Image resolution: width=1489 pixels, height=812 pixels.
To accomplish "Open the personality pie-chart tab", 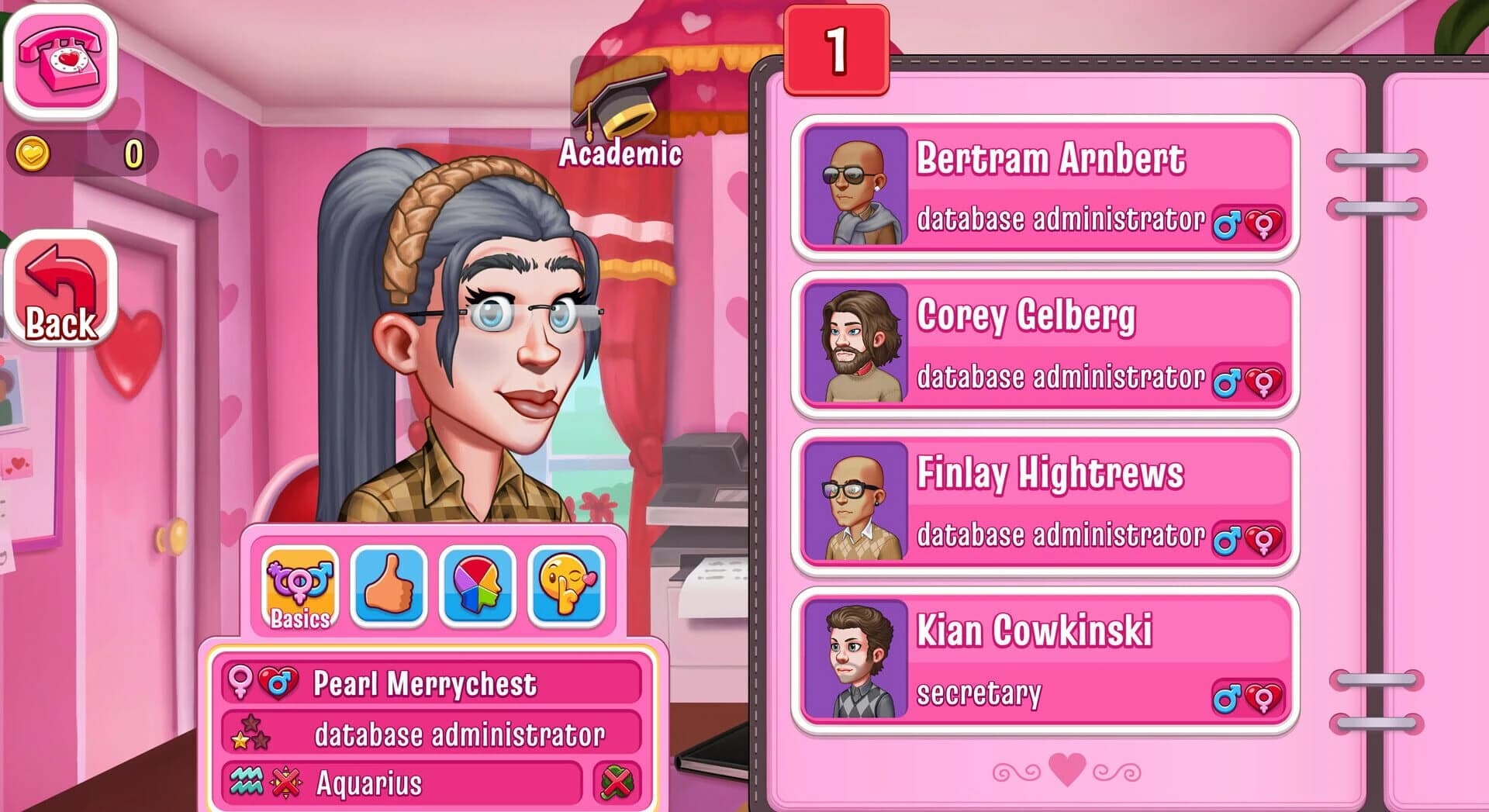I will (x=478, y=586).
